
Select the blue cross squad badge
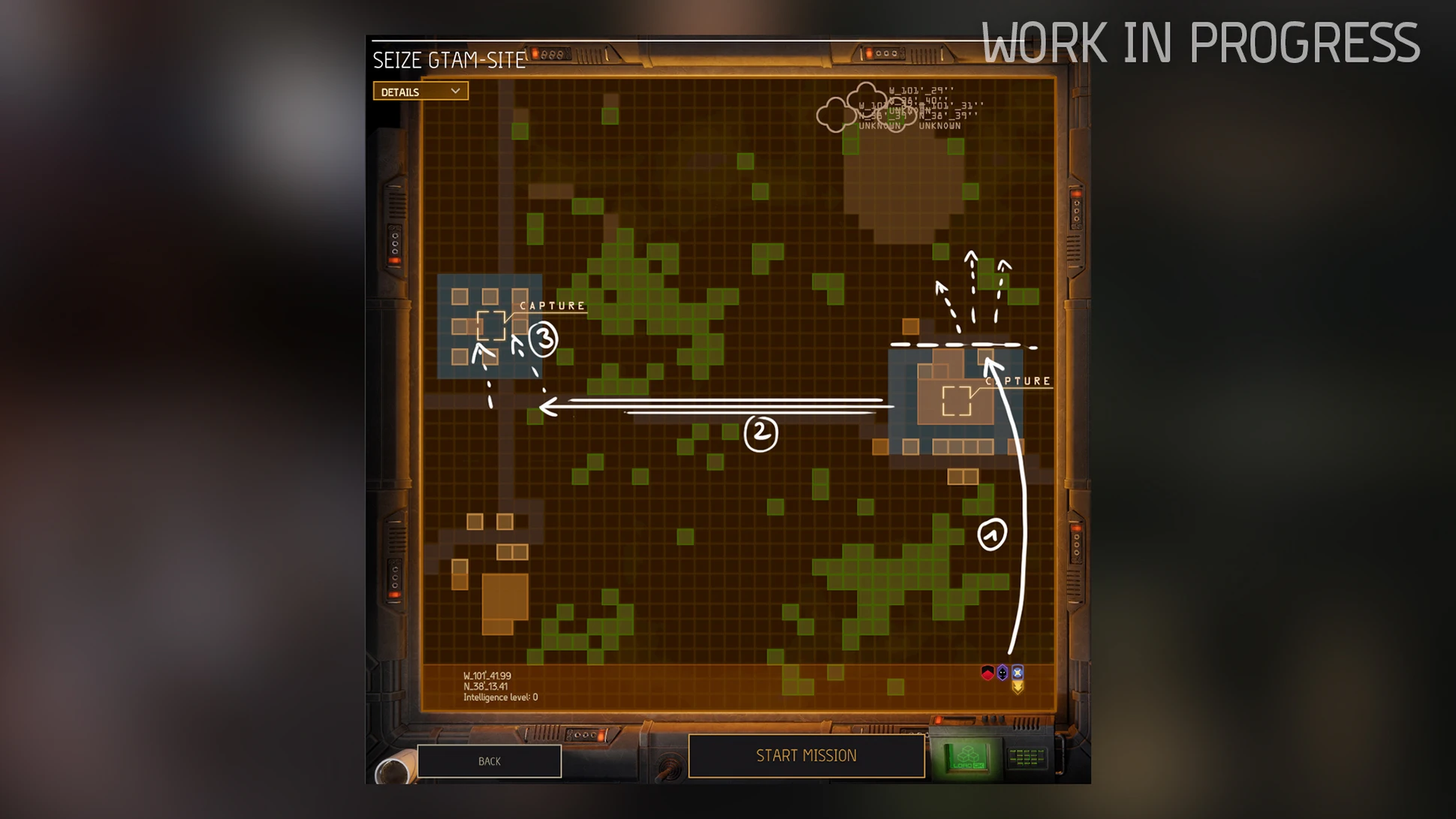click(1017, 672)
